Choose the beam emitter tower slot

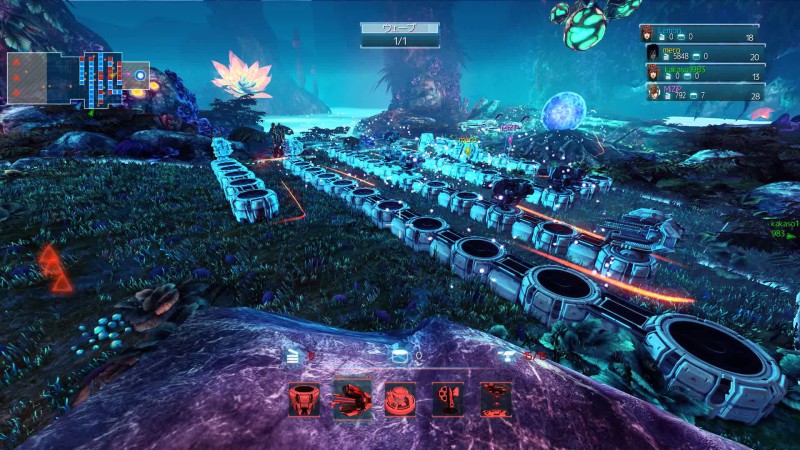(496, 399)
